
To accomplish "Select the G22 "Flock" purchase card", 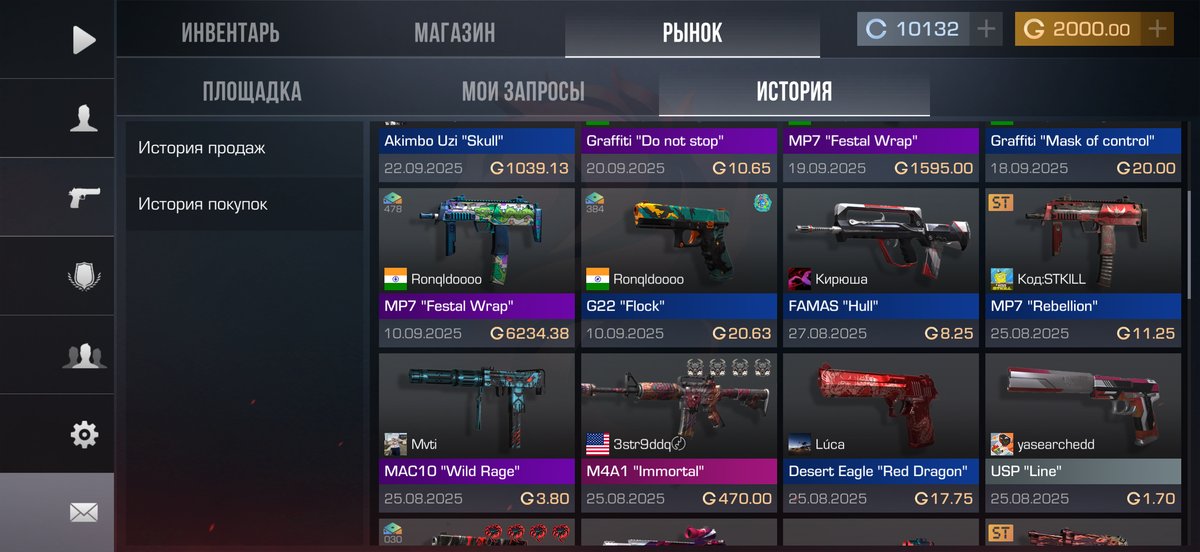I will 679,267.
